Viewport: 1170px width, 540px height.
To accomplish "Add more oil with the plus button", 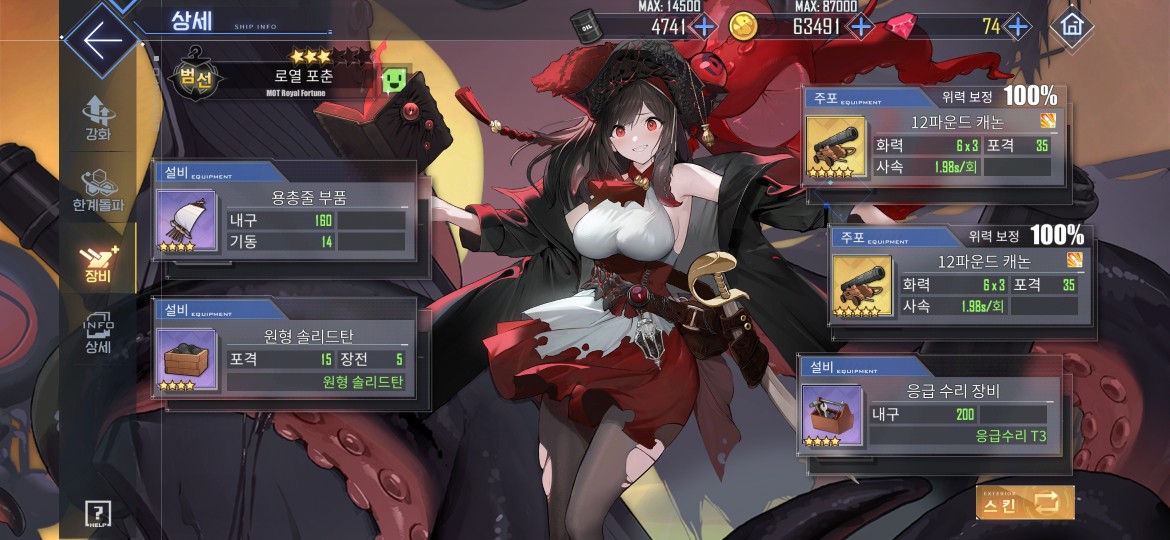I will 703,26.
